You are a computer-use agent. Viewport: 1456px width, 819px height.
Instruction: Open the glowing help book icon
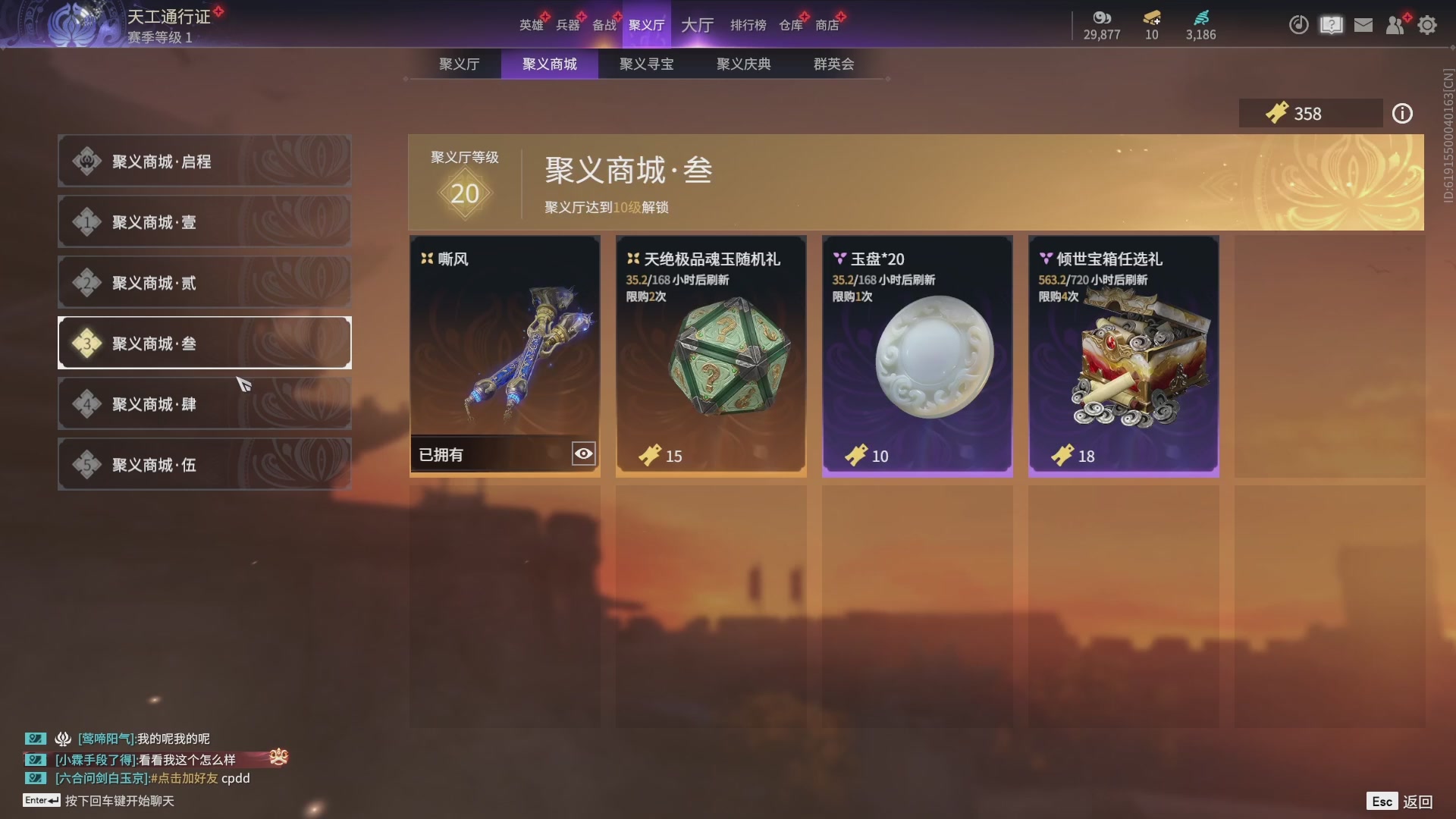tap(1330, 25)
